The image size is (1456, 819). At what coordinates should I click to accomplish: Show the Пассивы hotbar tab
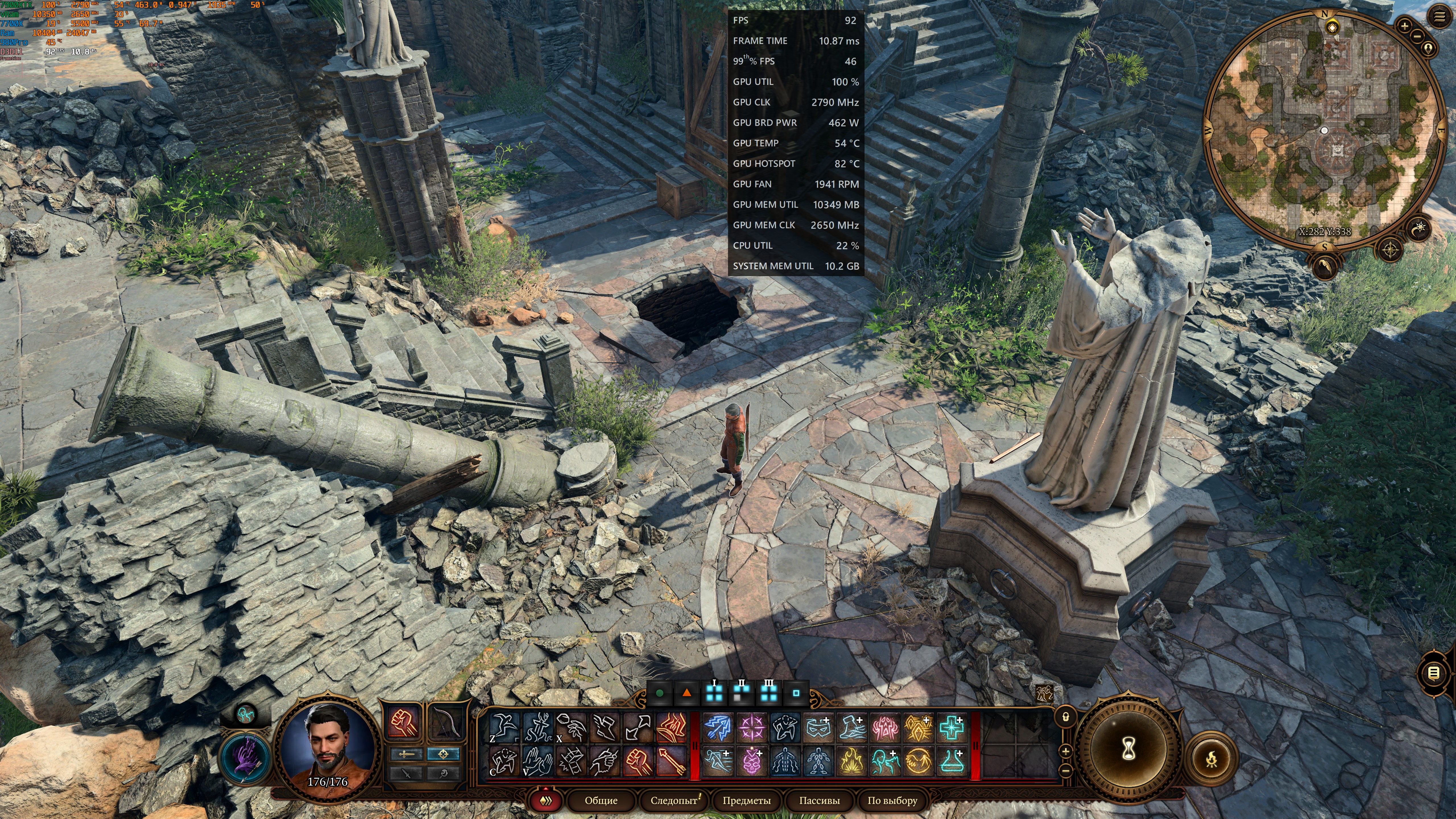pyautogui.click(x=819, y=800)
